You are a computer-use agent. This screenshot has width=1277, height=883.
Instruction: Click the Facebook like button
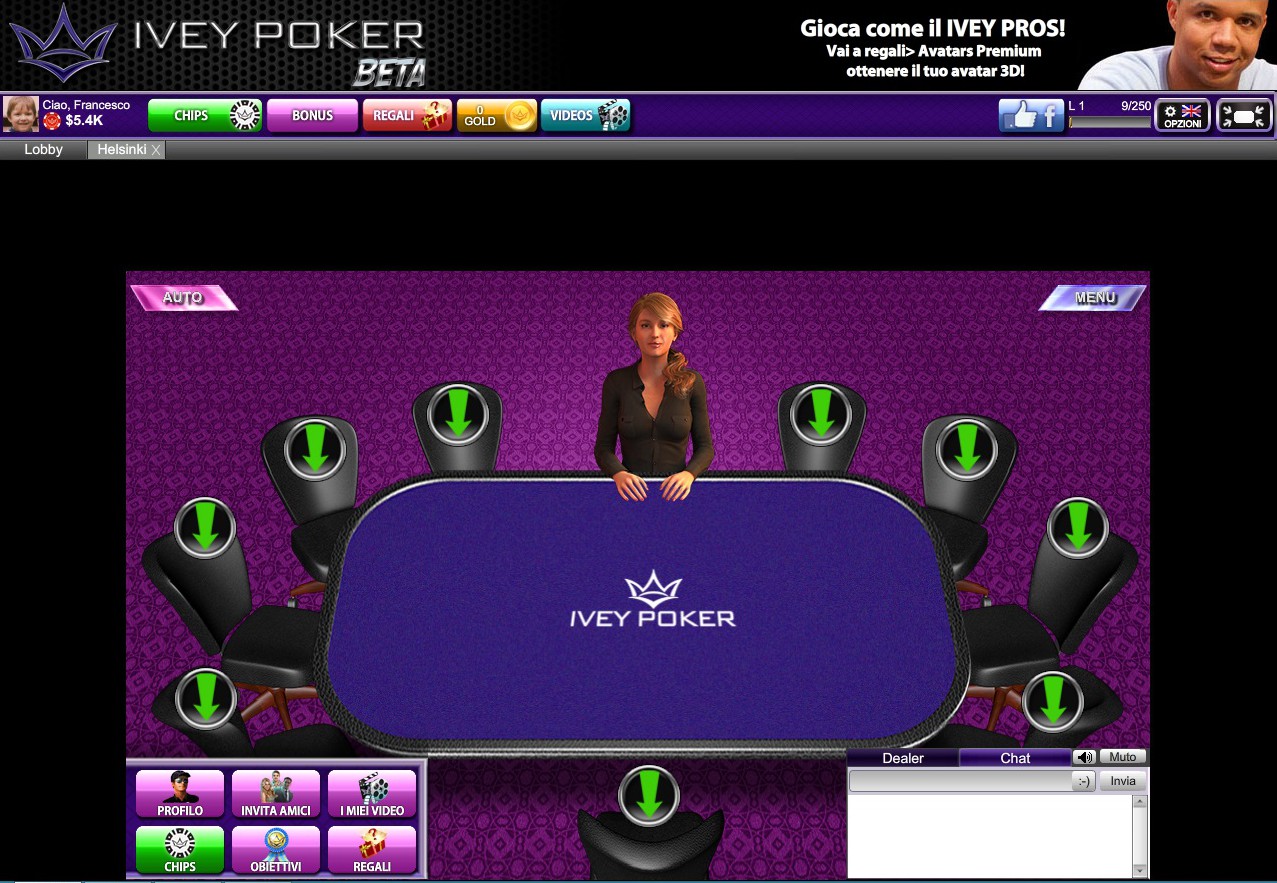pos(1031,116)
